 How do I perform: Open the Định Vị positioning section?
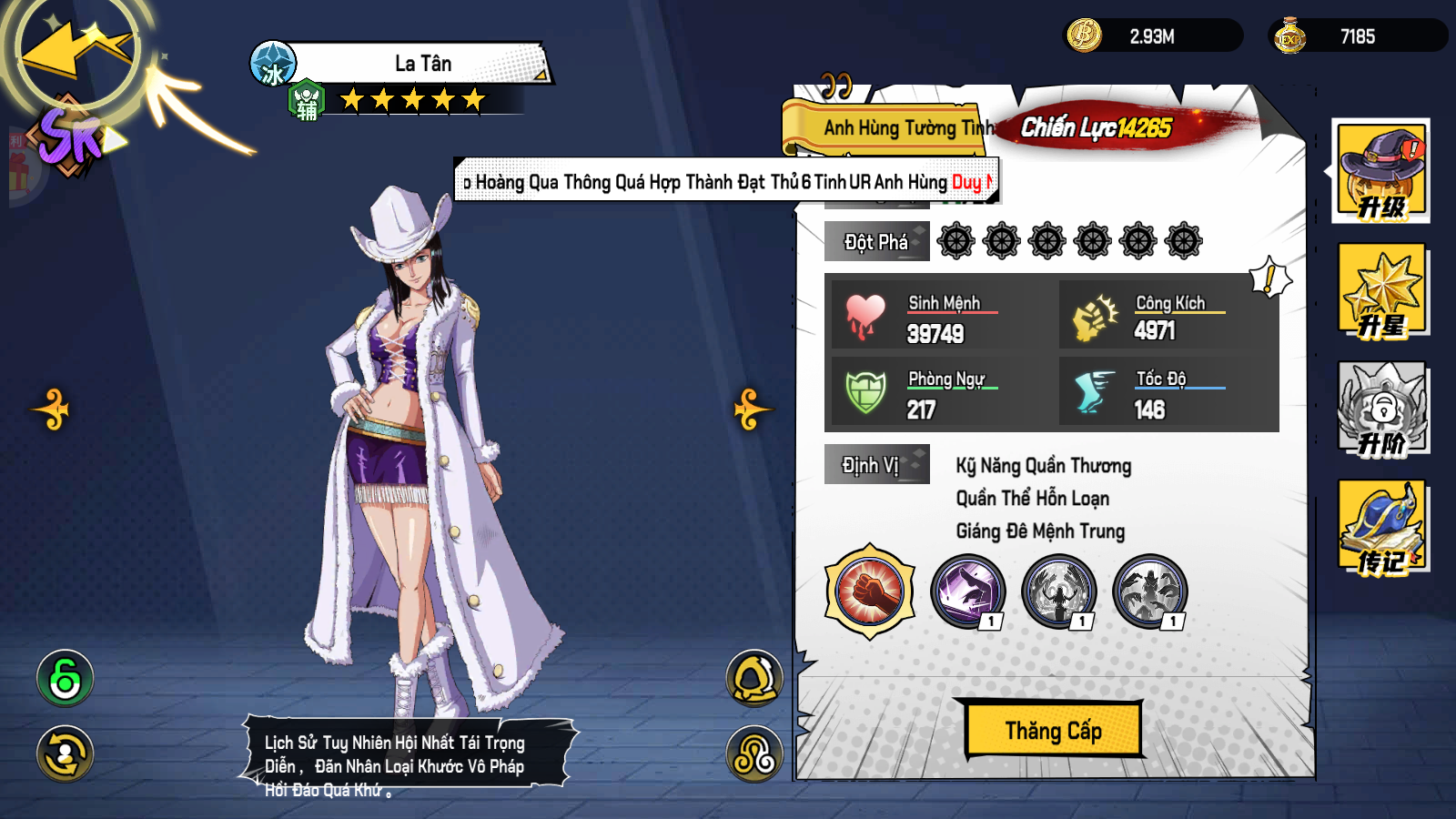(x=875, y=464)
